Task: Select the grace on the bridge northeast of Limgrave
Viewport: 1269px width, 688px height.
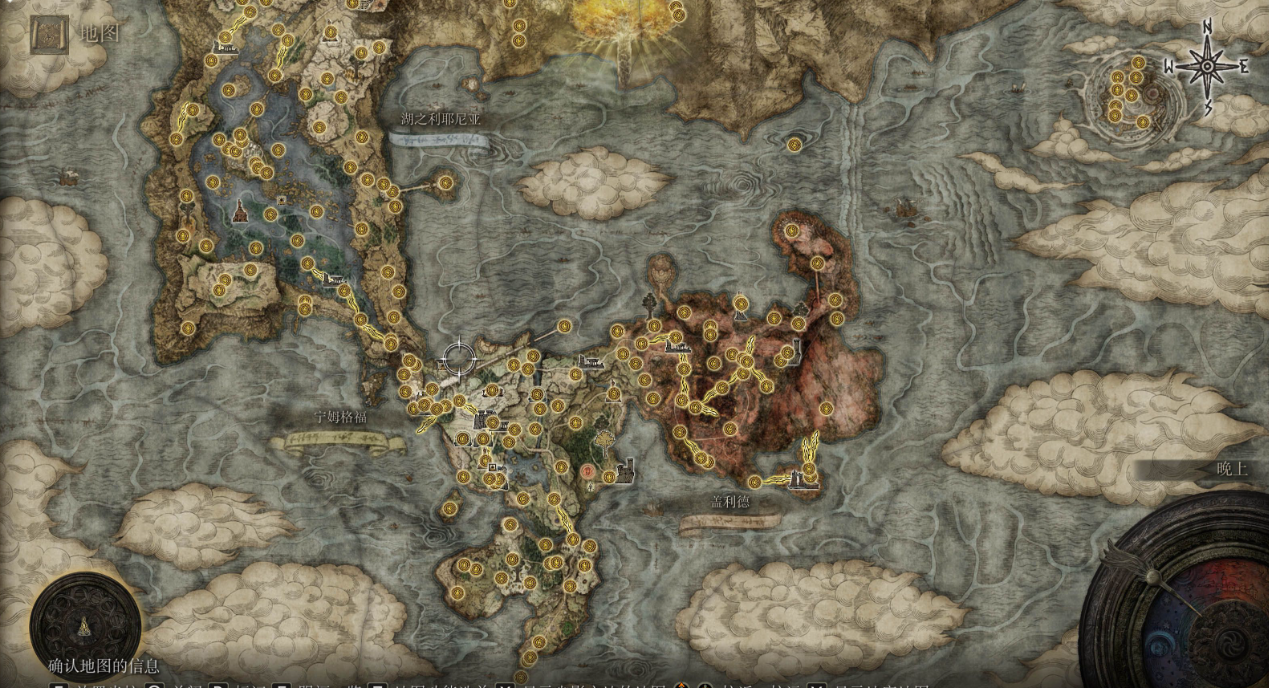Action: [x=564, y=326]
